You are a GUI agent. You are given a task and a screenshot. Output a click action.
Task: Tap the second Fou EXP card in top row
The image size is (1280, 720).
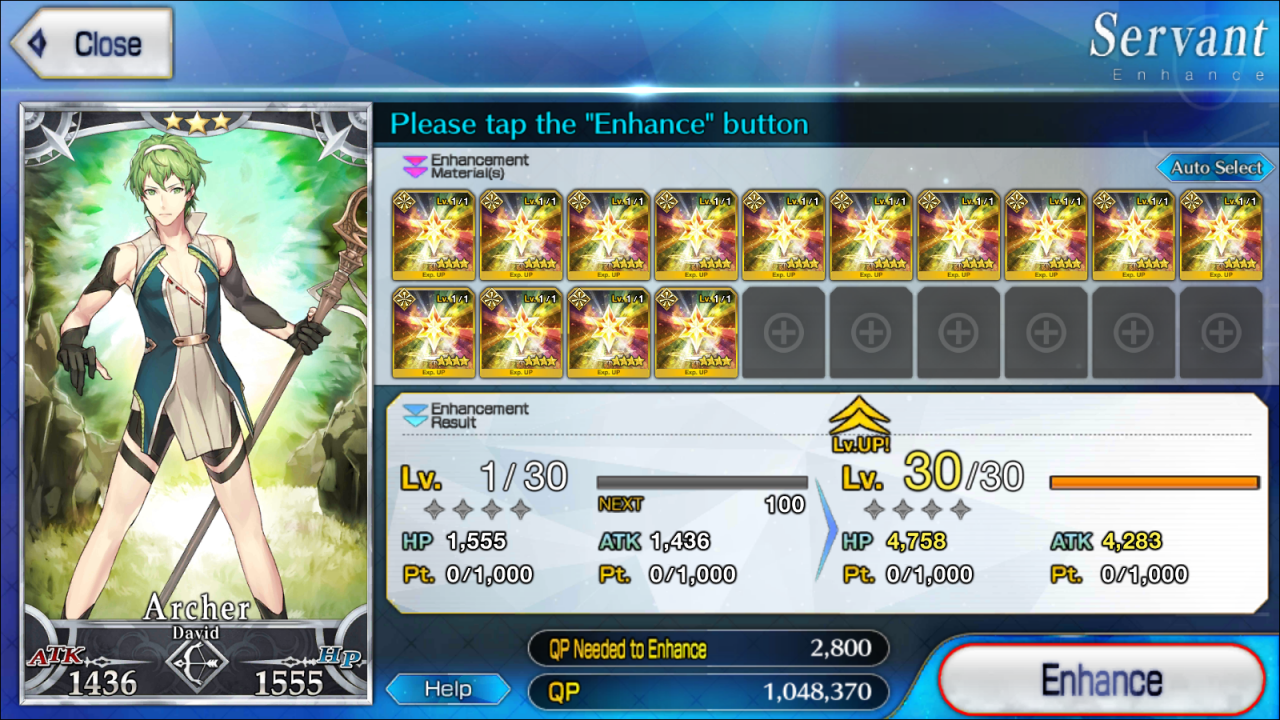(520, 235)
